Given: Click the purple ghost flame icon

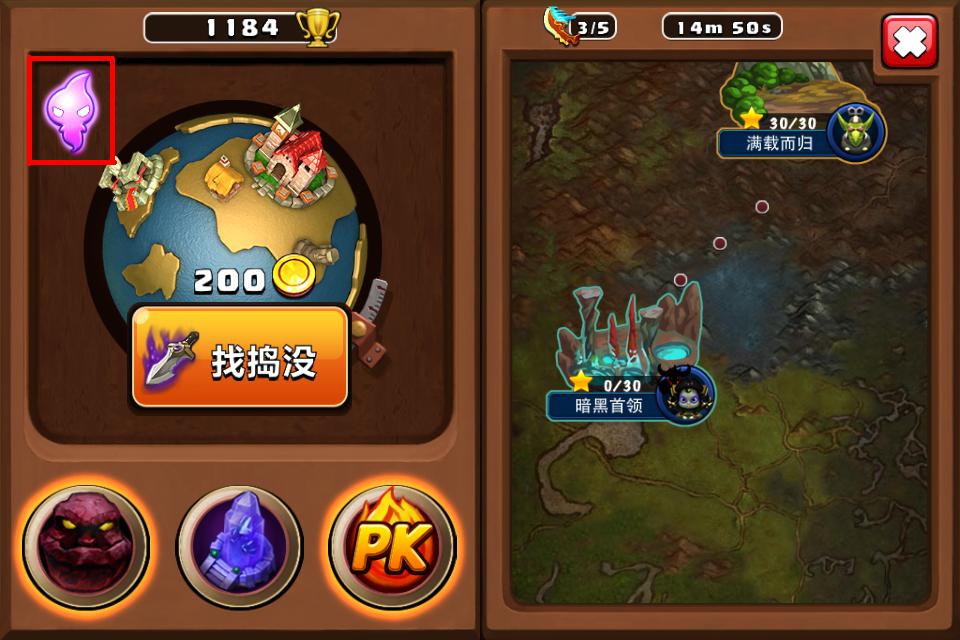Looking at the screenshot, I should point(71,110).
